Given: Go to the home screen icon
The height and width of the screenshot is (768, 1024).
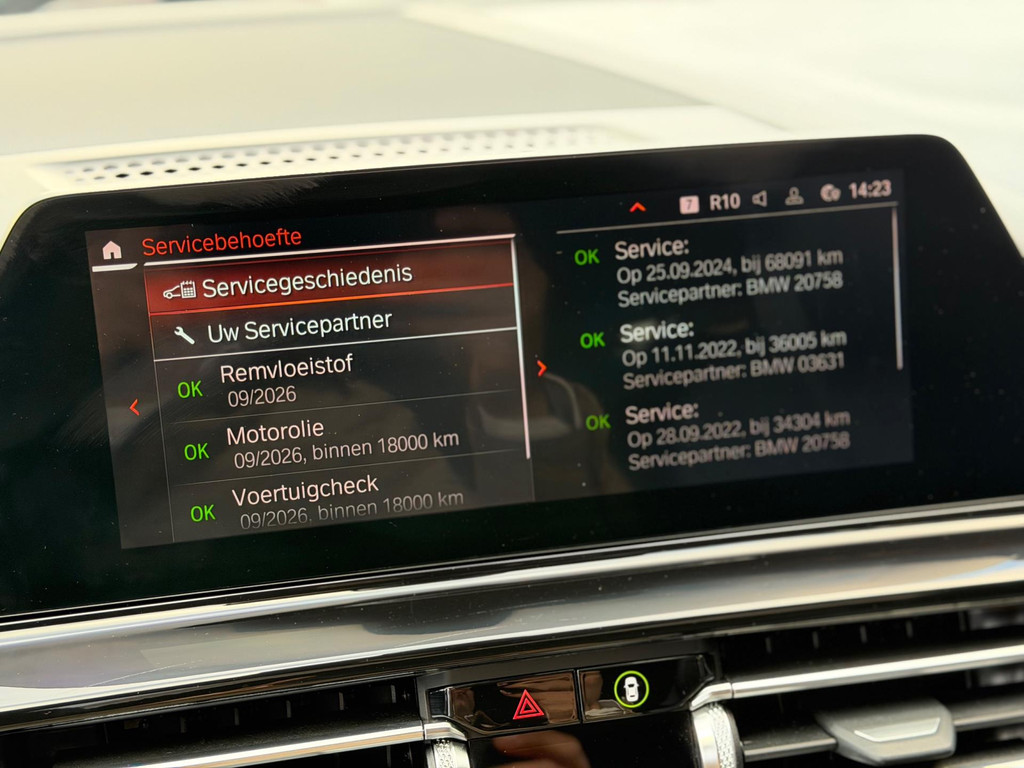Looking at the screenshot, I should (x=112, y=250).
